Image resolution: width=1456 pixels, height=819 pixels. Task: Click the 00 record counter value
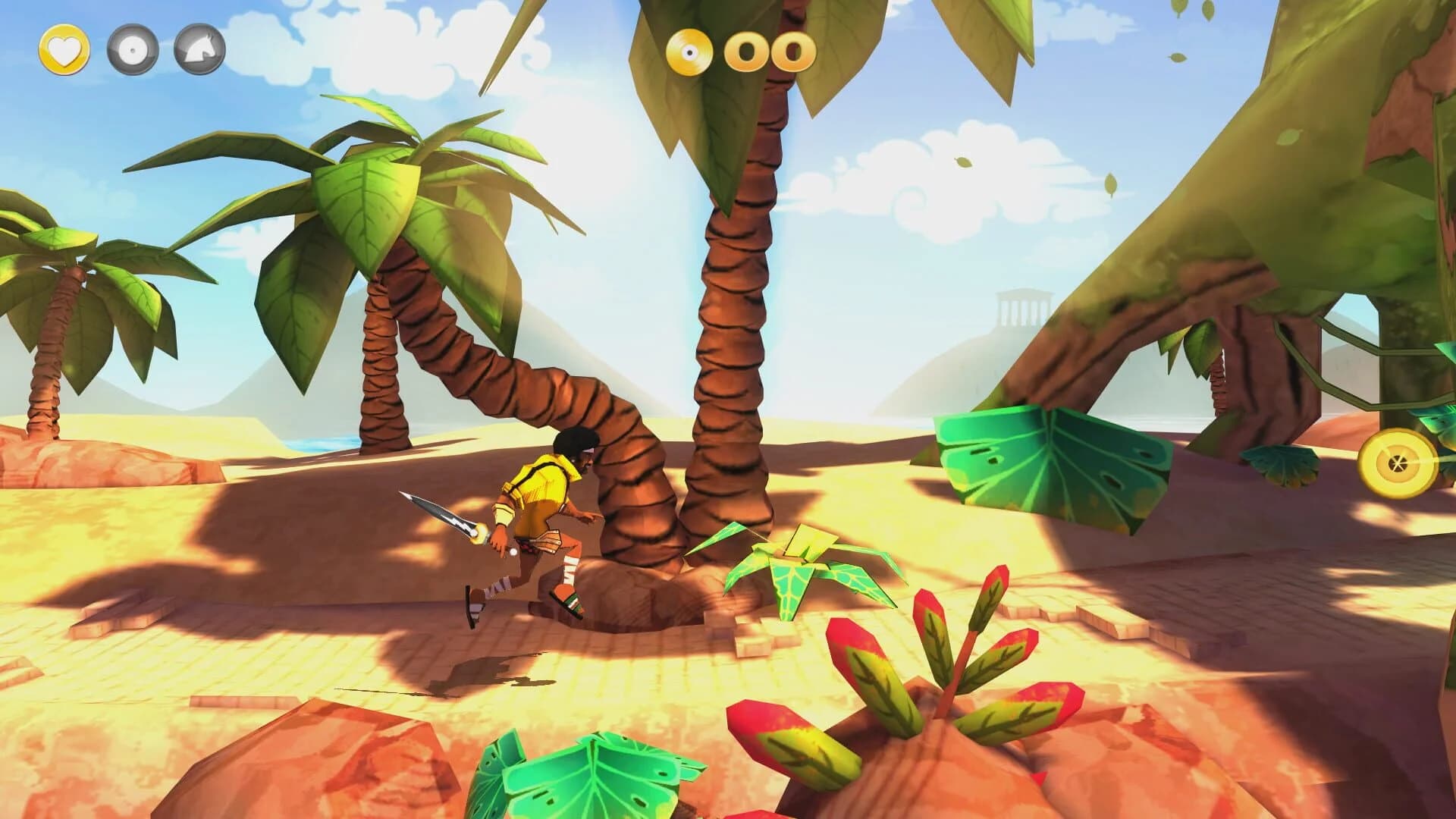pyautogui.click(x=768, y=52)
